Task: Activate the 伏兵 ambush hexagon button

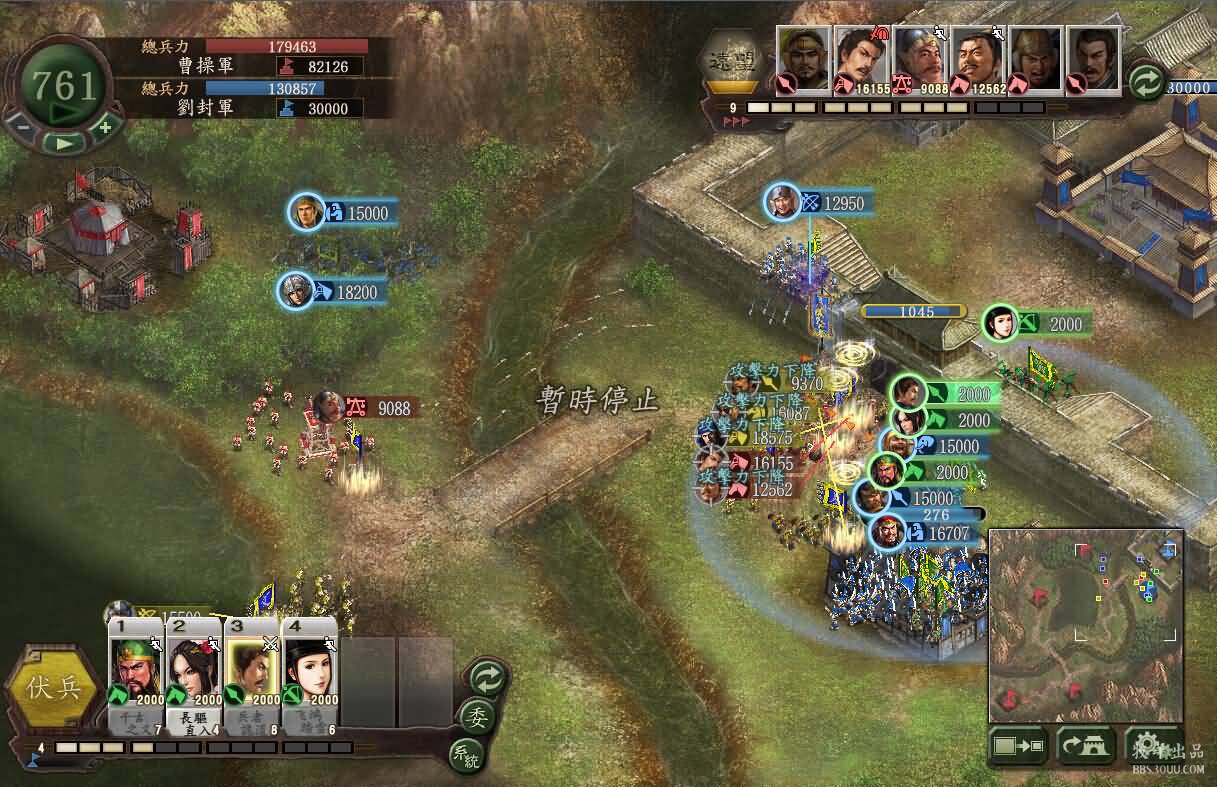Action: 57,689
